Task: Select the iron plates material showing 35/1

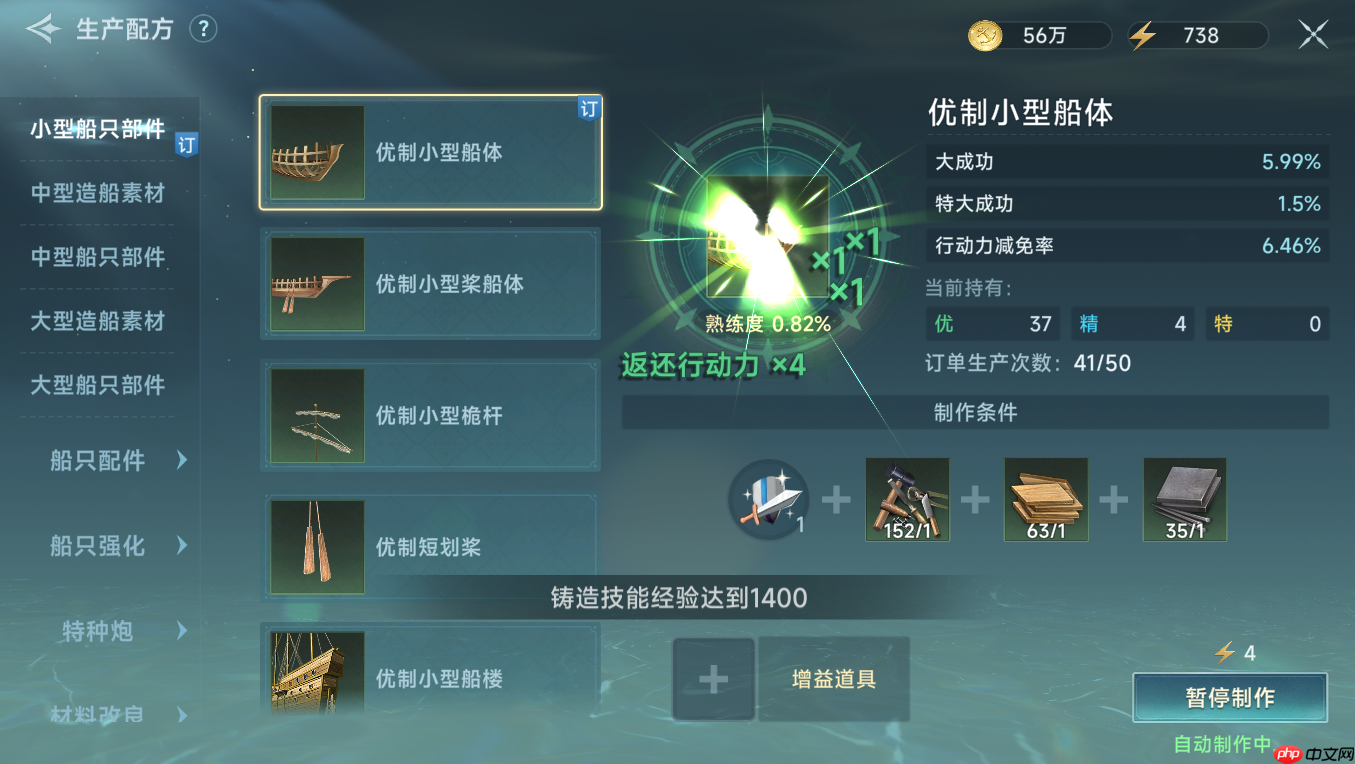Action: coord(1184,499)
